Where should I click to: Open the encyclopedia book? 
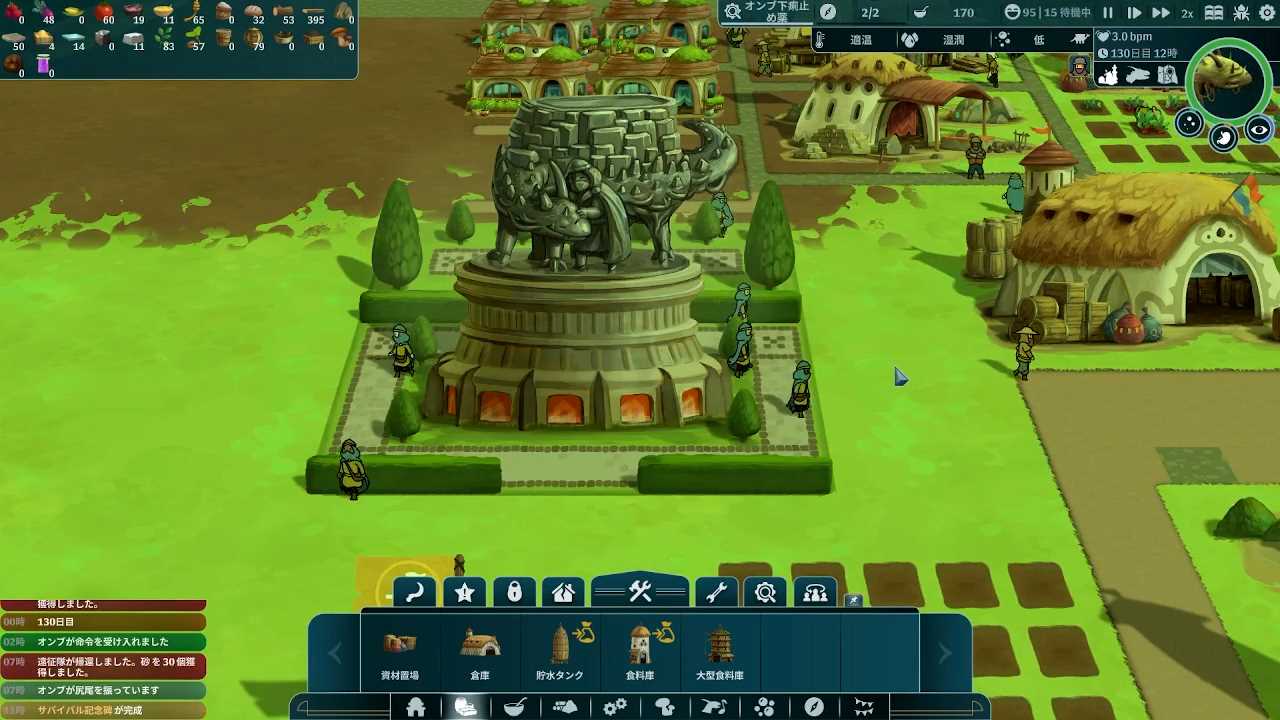(x=1213, y=13)
